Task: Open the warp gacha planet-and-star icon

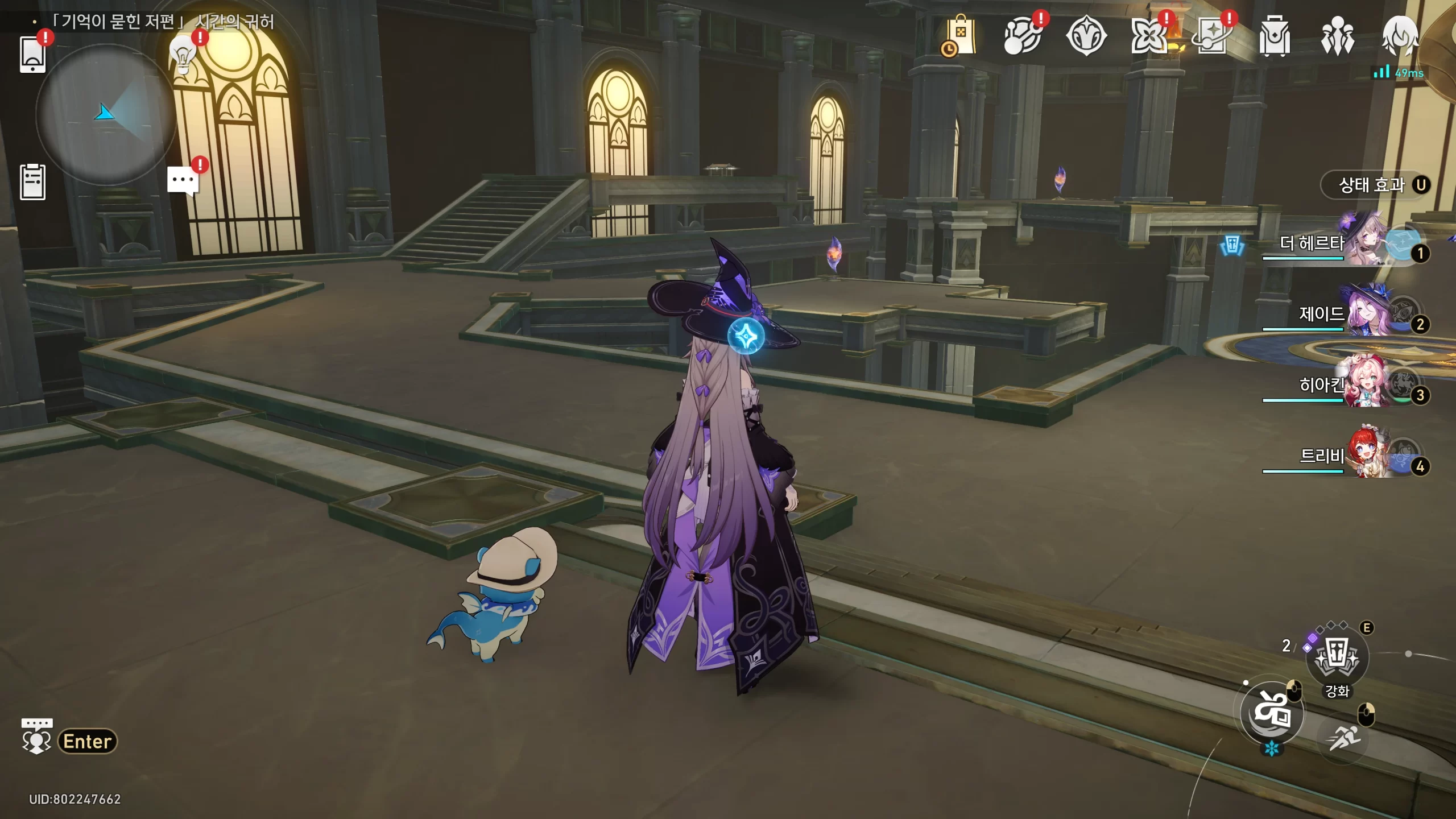Action: coord(1212,36)
